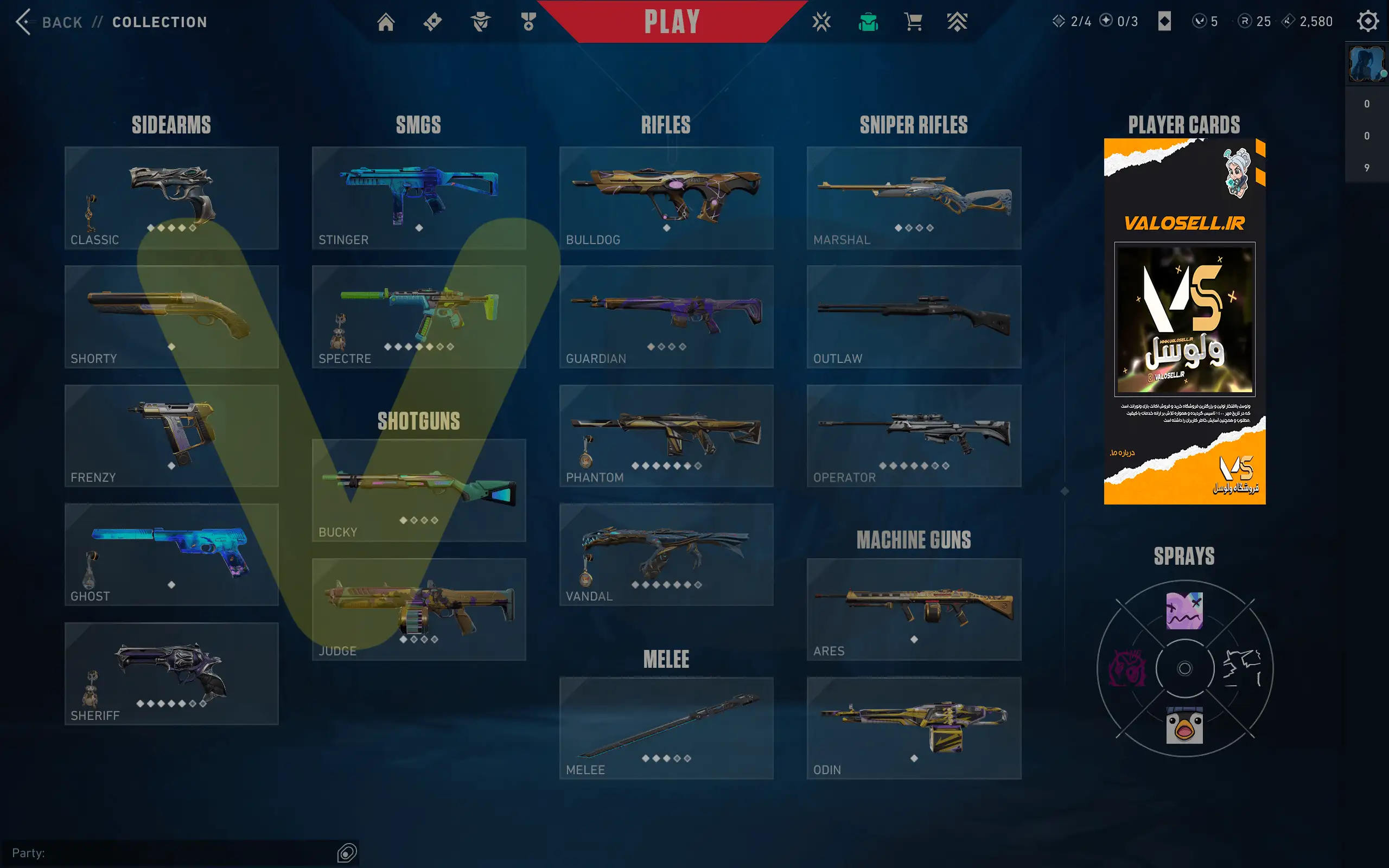Hit the red PLAY button

pos(672,22)
